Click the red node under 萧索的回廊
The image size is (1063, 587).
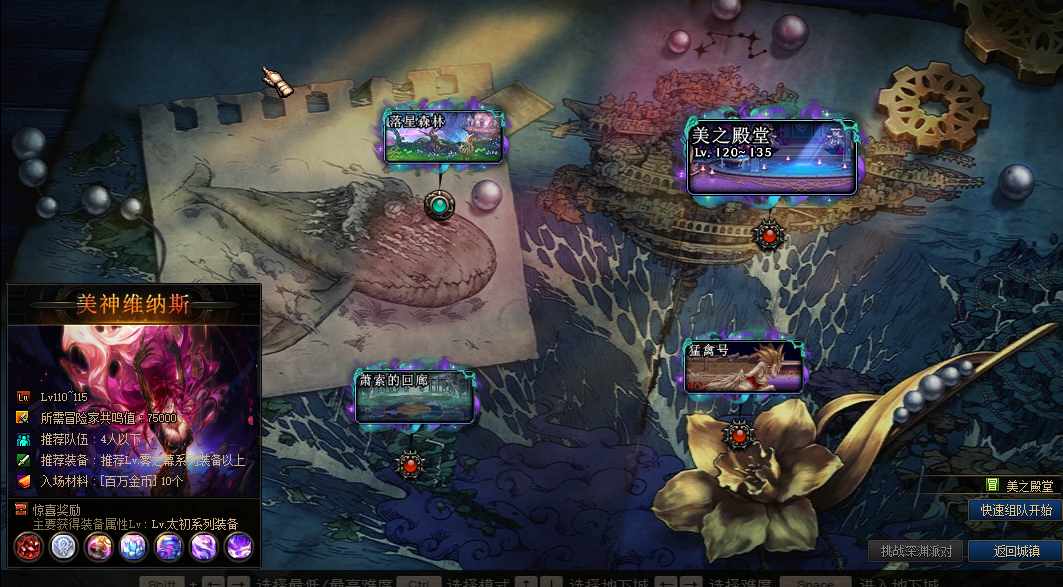pyautogui.click(x=410, y=463)
